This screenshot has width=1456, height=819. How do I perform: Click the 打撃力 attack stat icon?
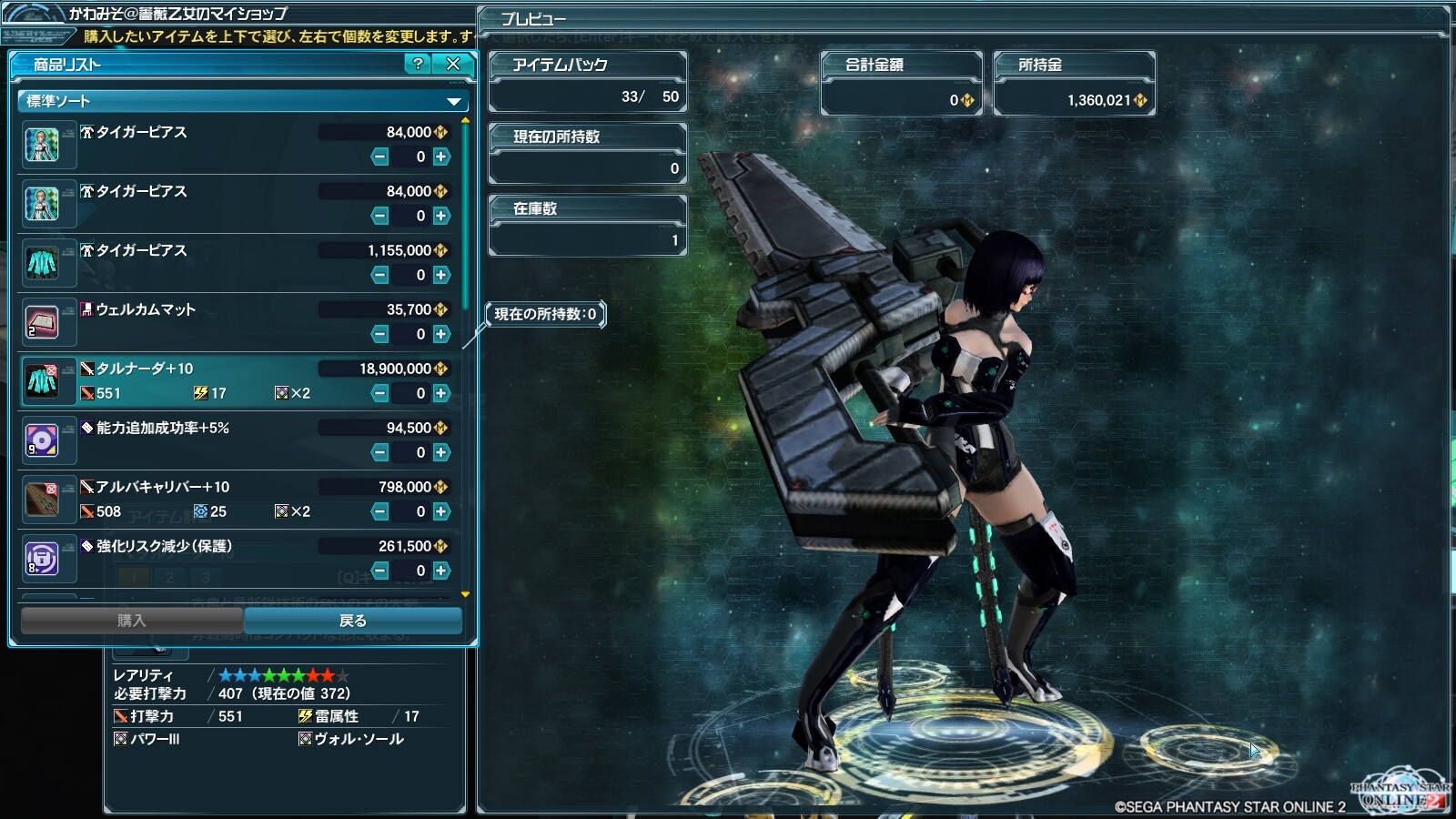coord(121,716)
